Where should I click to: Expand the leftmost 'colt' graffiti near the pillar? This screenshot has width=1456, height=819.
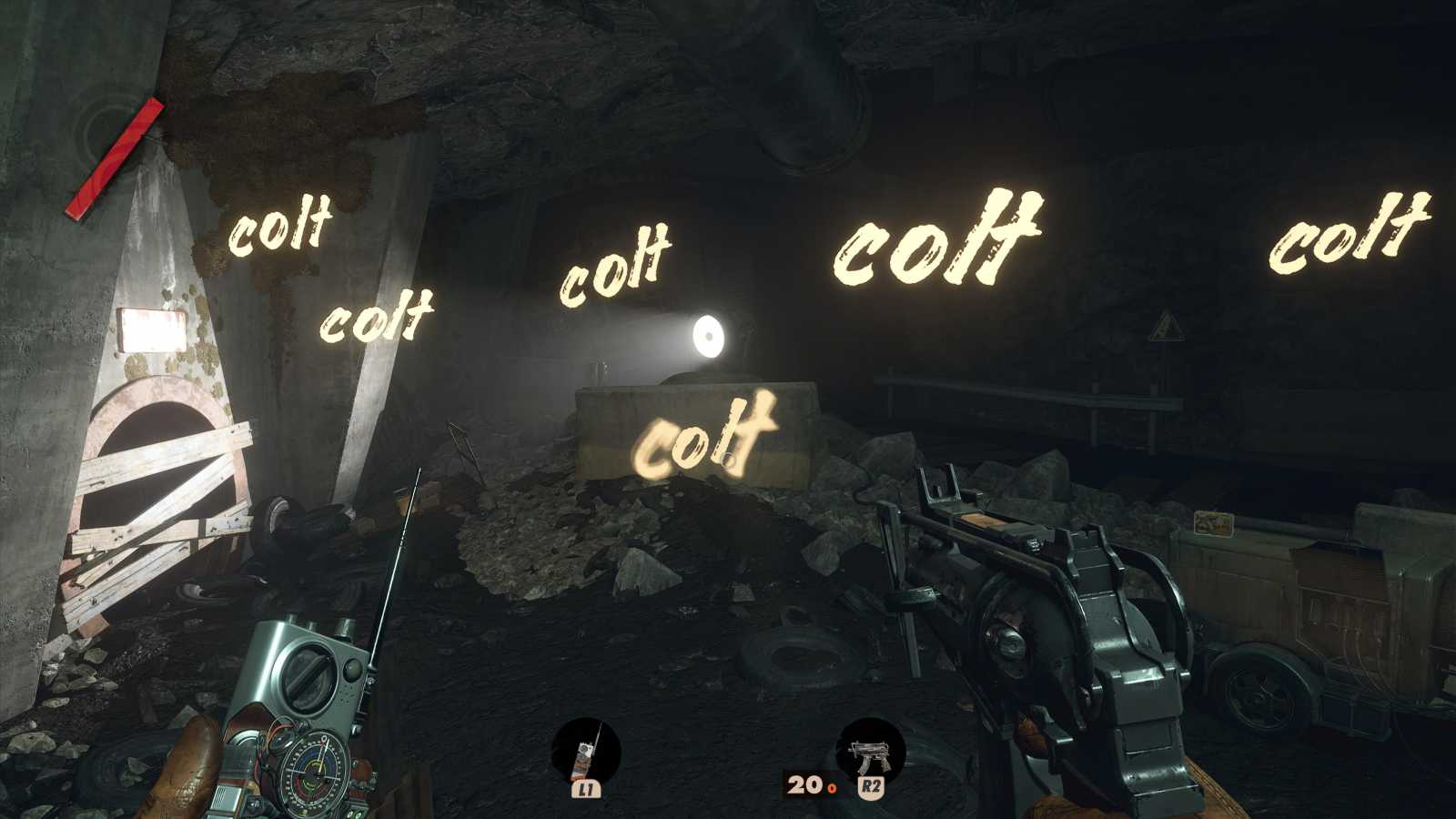pos(280,232)
